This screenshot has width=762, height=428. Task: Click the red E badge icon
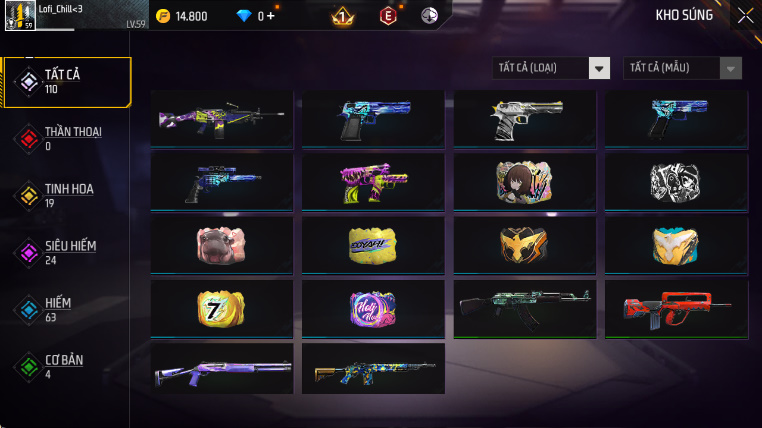[388, 16]
